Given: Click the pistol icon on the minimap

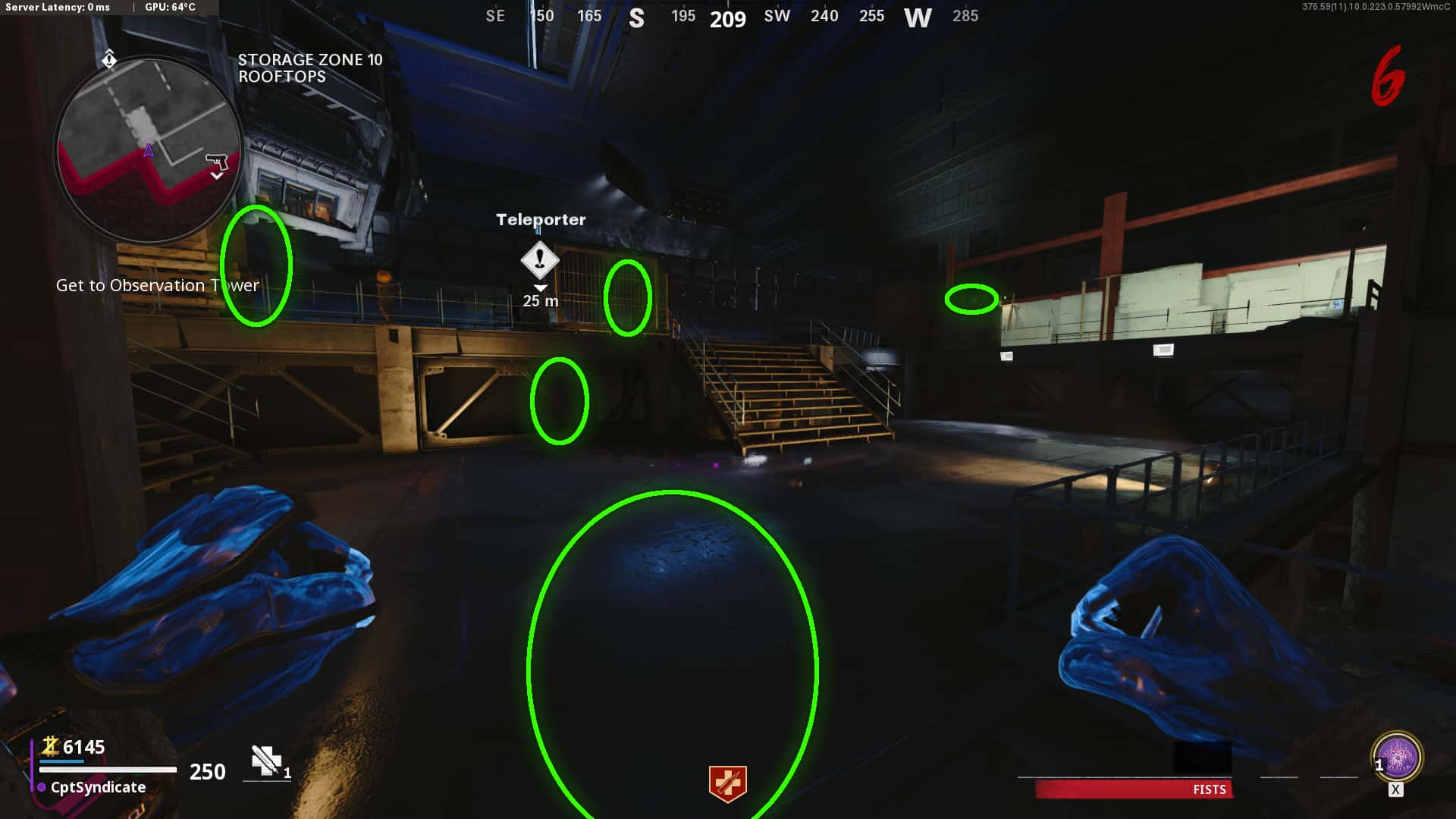Looking at the screenshot, I should (x=217, y=162).
